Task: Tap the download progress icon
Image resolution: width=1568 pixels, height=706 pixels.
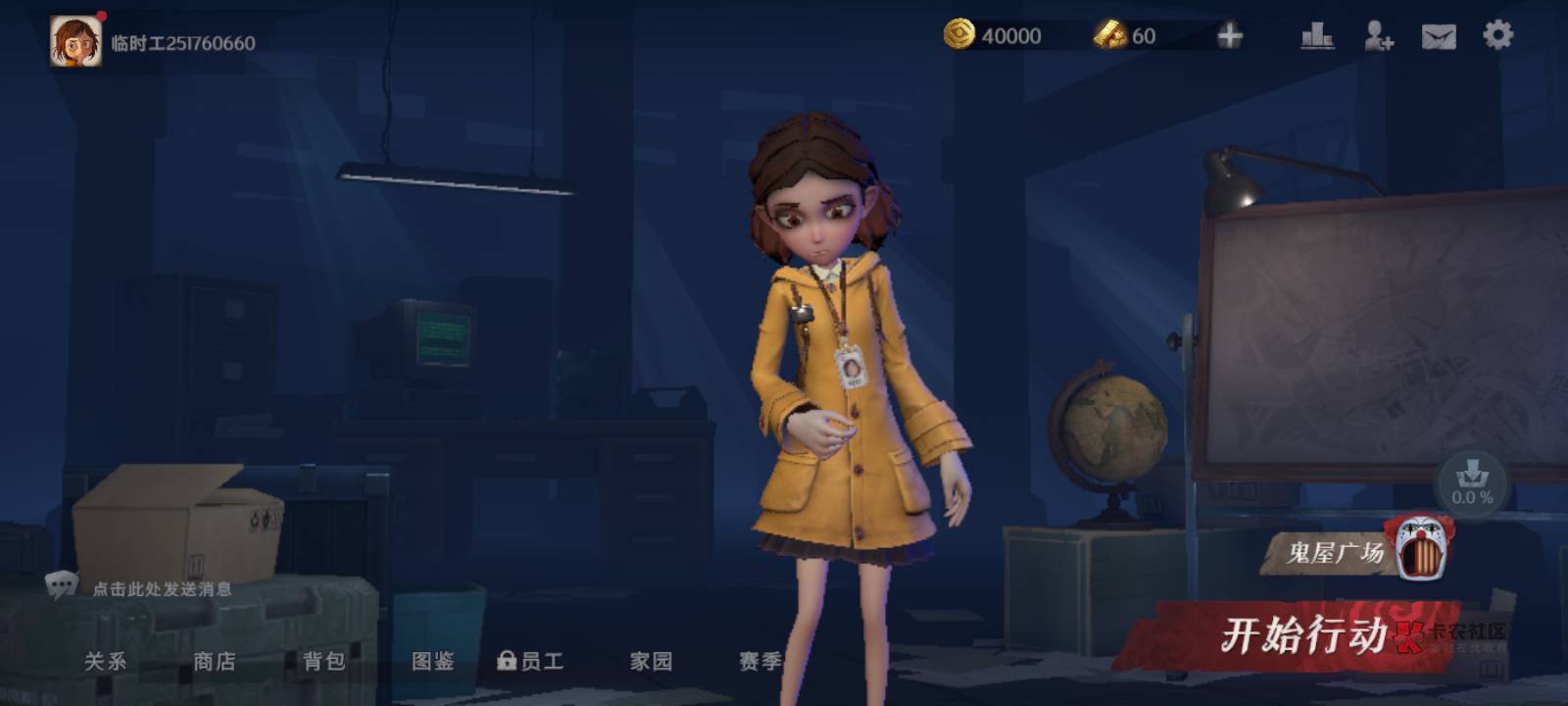Action: [1472, 482]
